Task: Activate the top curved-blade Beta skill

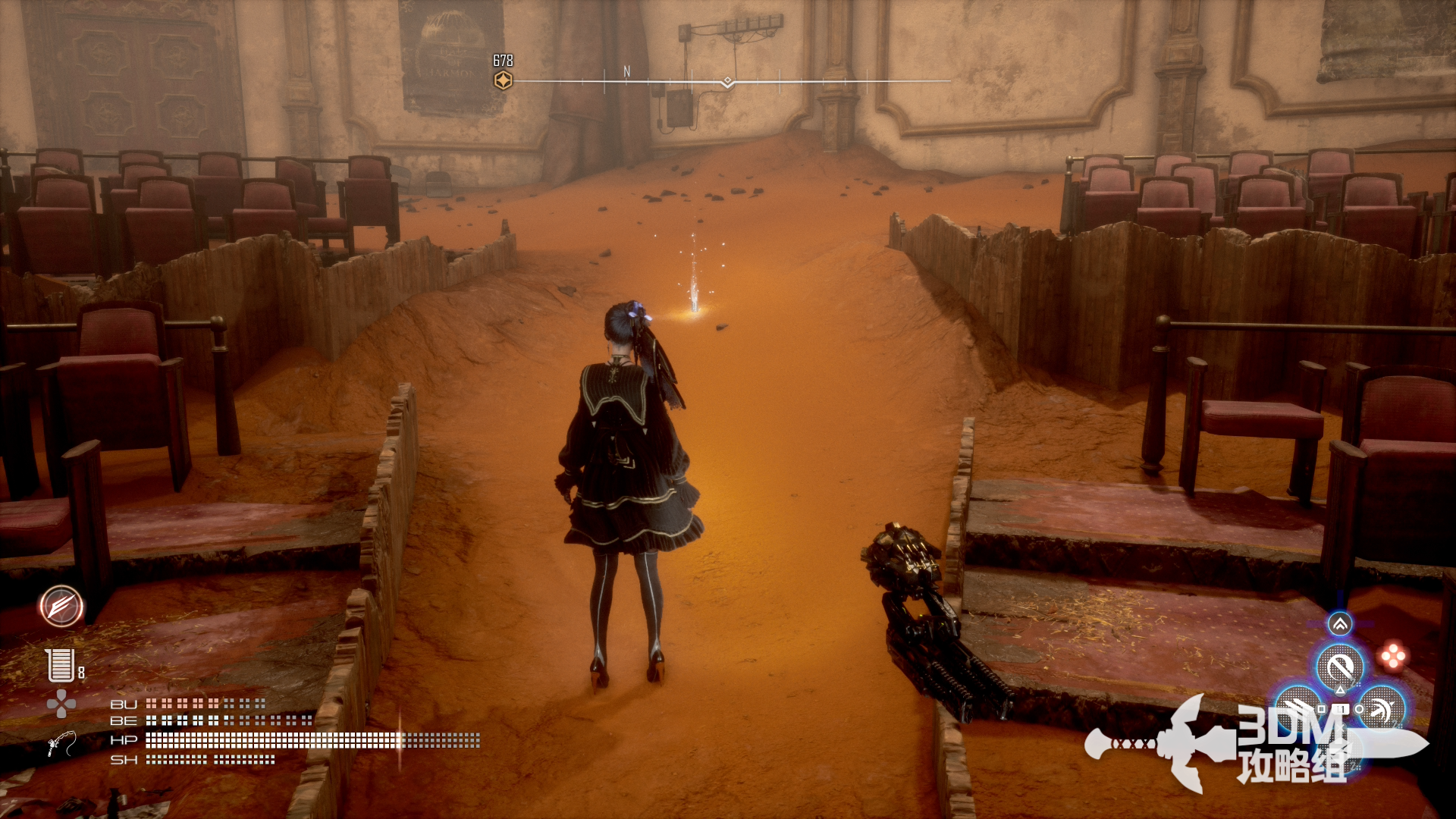Action: [x=1340, y=668]
